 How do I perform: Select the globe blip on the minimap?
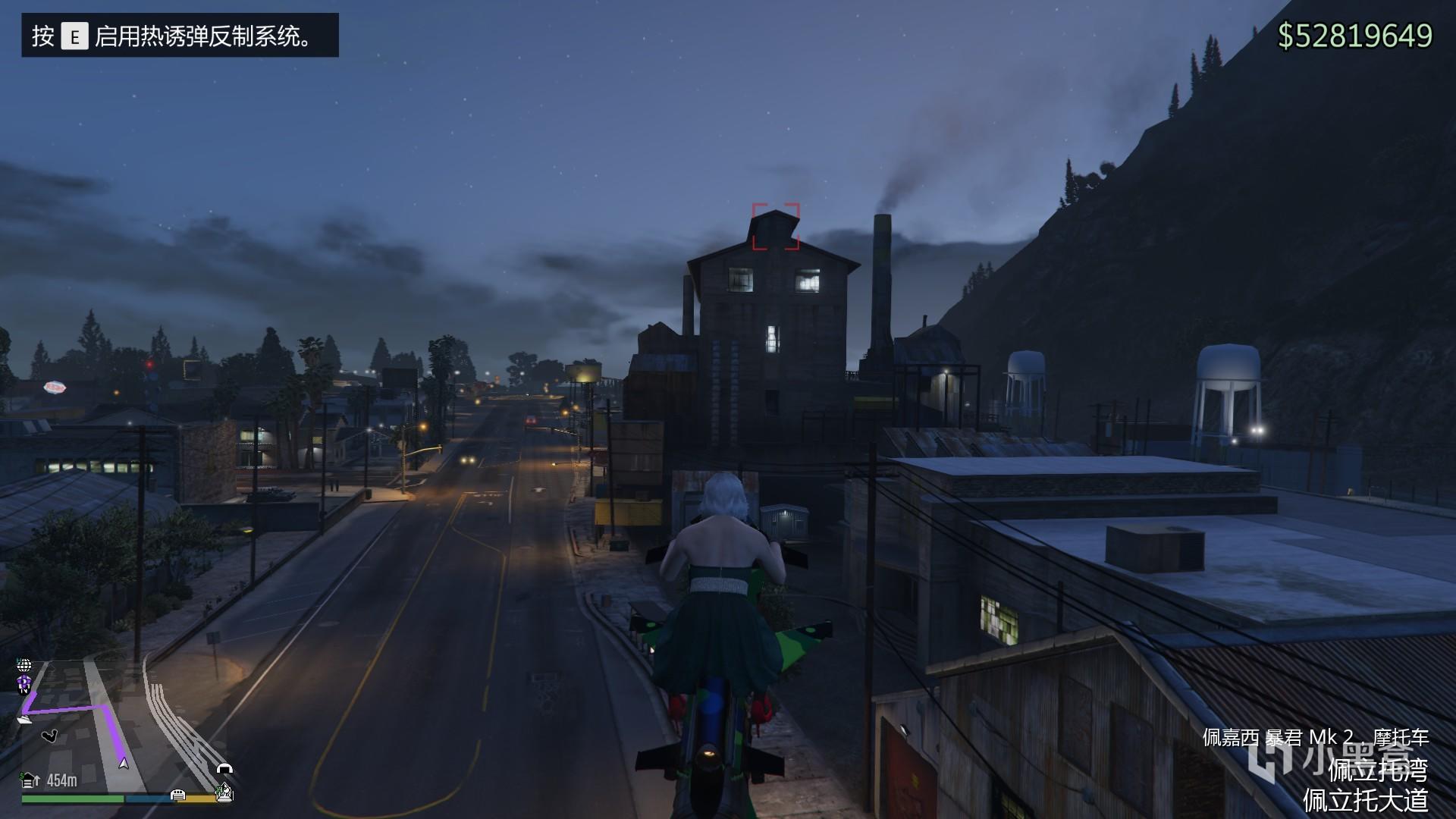coord(24,666)
